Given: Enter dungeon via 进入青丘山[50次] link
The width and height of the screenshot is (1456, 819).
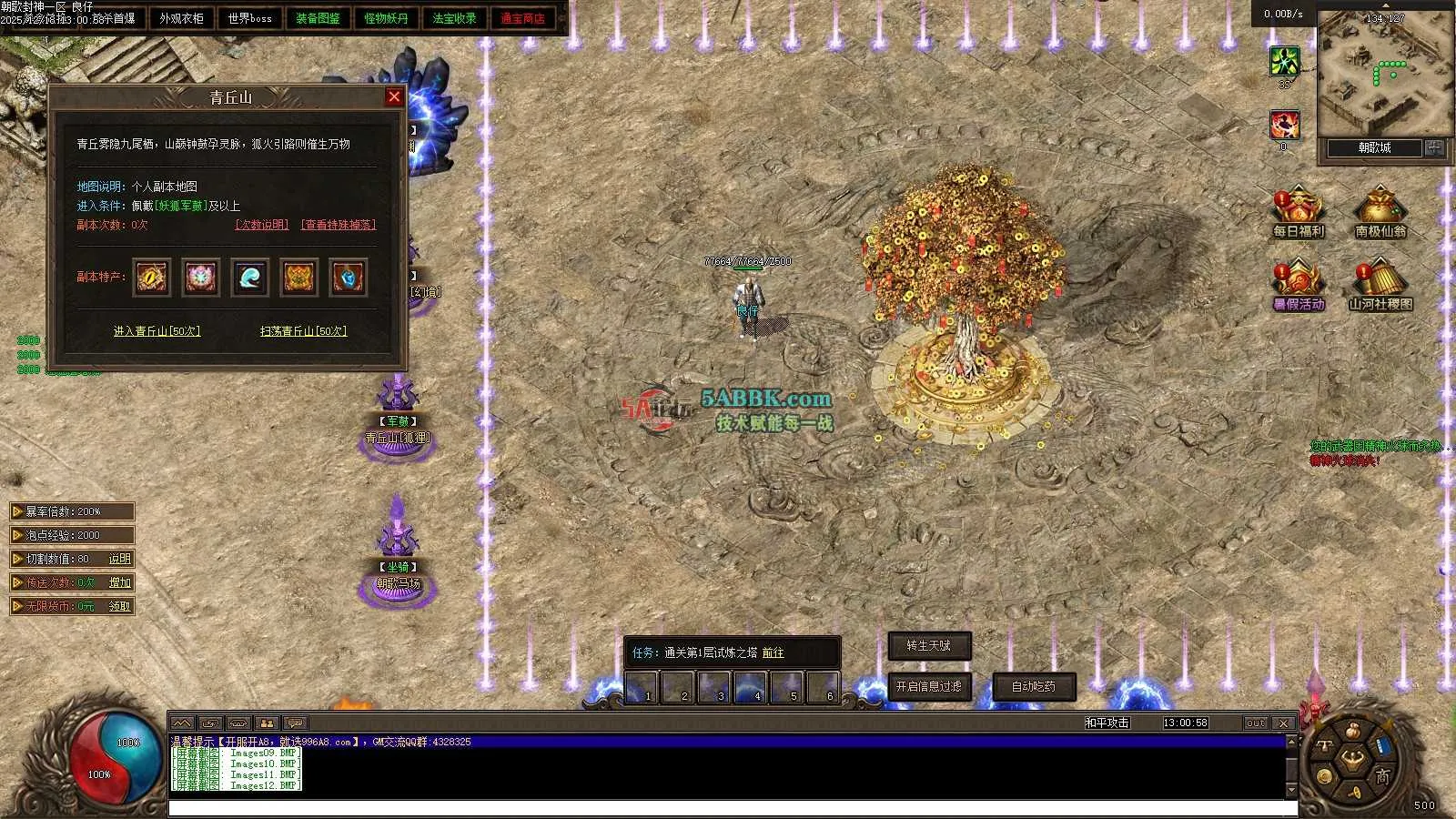Looking at the screenshot, I should [157, 331].
